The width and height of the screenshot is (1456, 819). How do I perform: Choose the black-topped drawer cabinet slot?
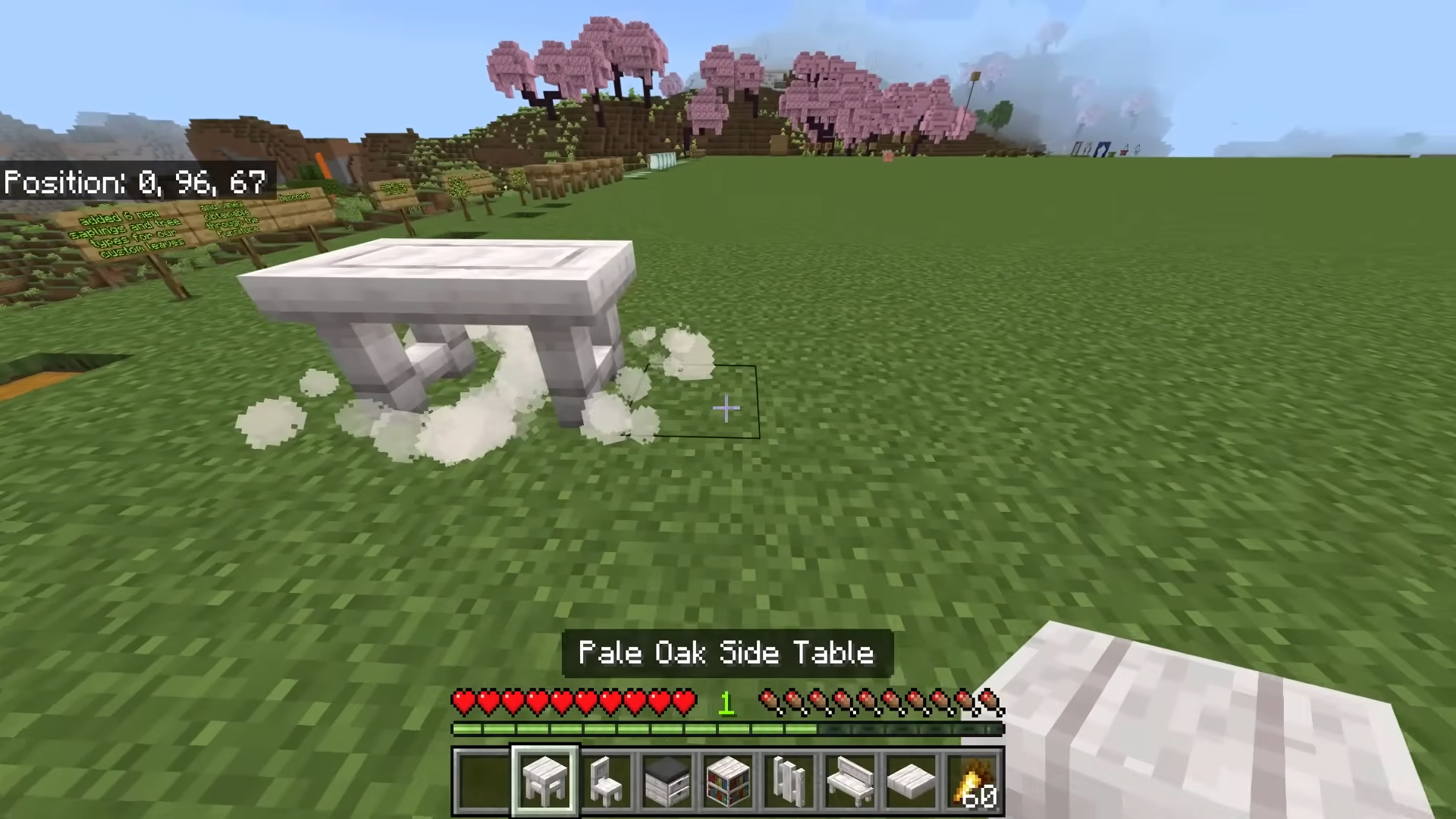(x=667, y=780)
